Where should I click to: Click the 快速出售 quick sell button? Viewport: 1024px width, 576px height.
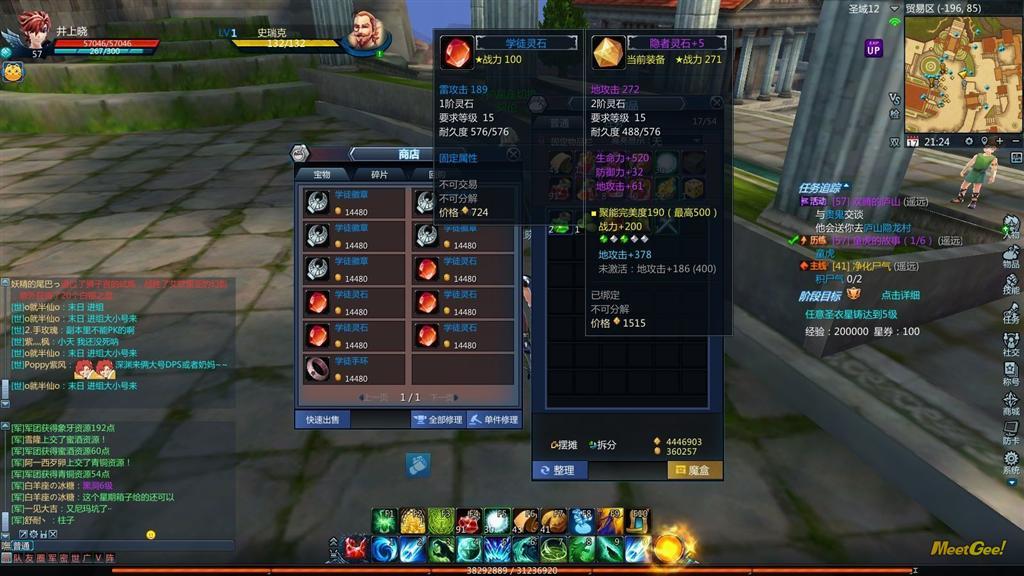coord(322,420)
